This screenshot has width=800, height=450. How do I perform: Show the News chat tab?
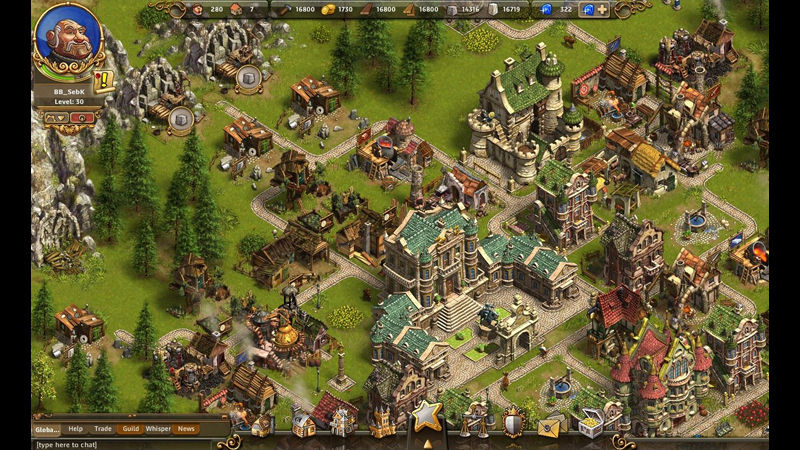(186, 429)
